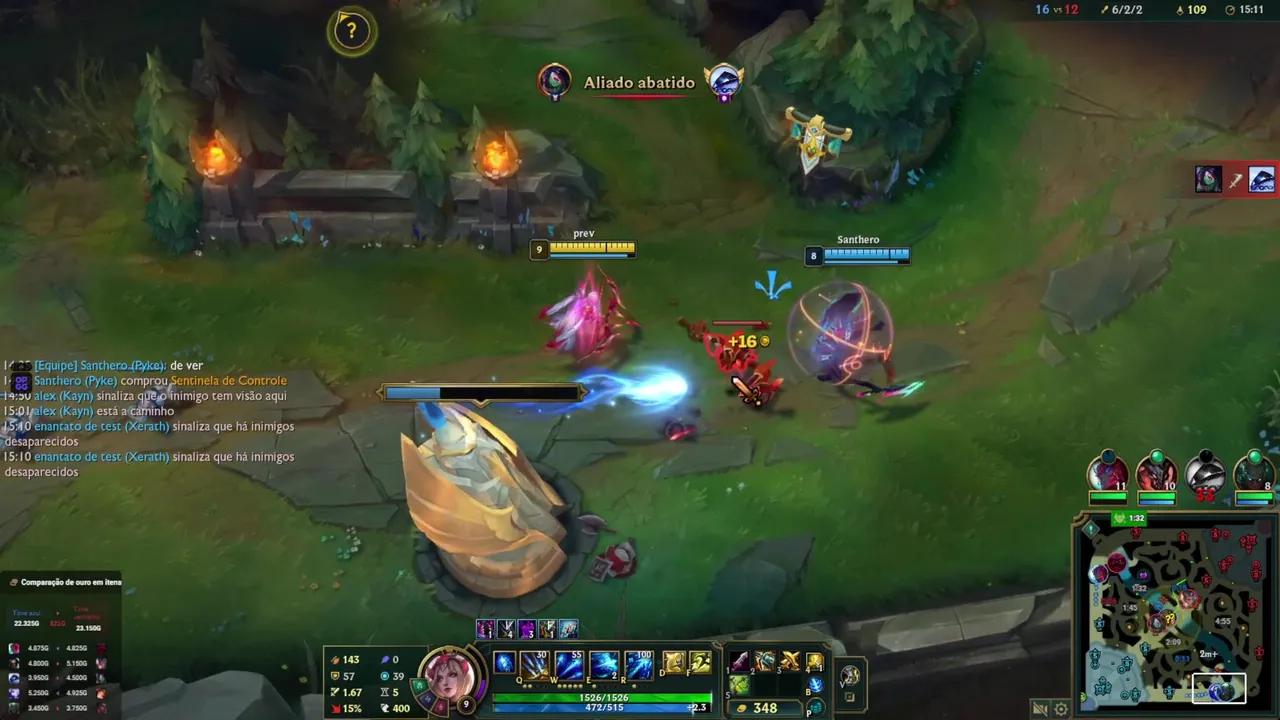Click the summoner spell in slot D
Image resolution: width=1280 pixels, height=720 pixels.
pyautogui.click(x=673, y=661)
